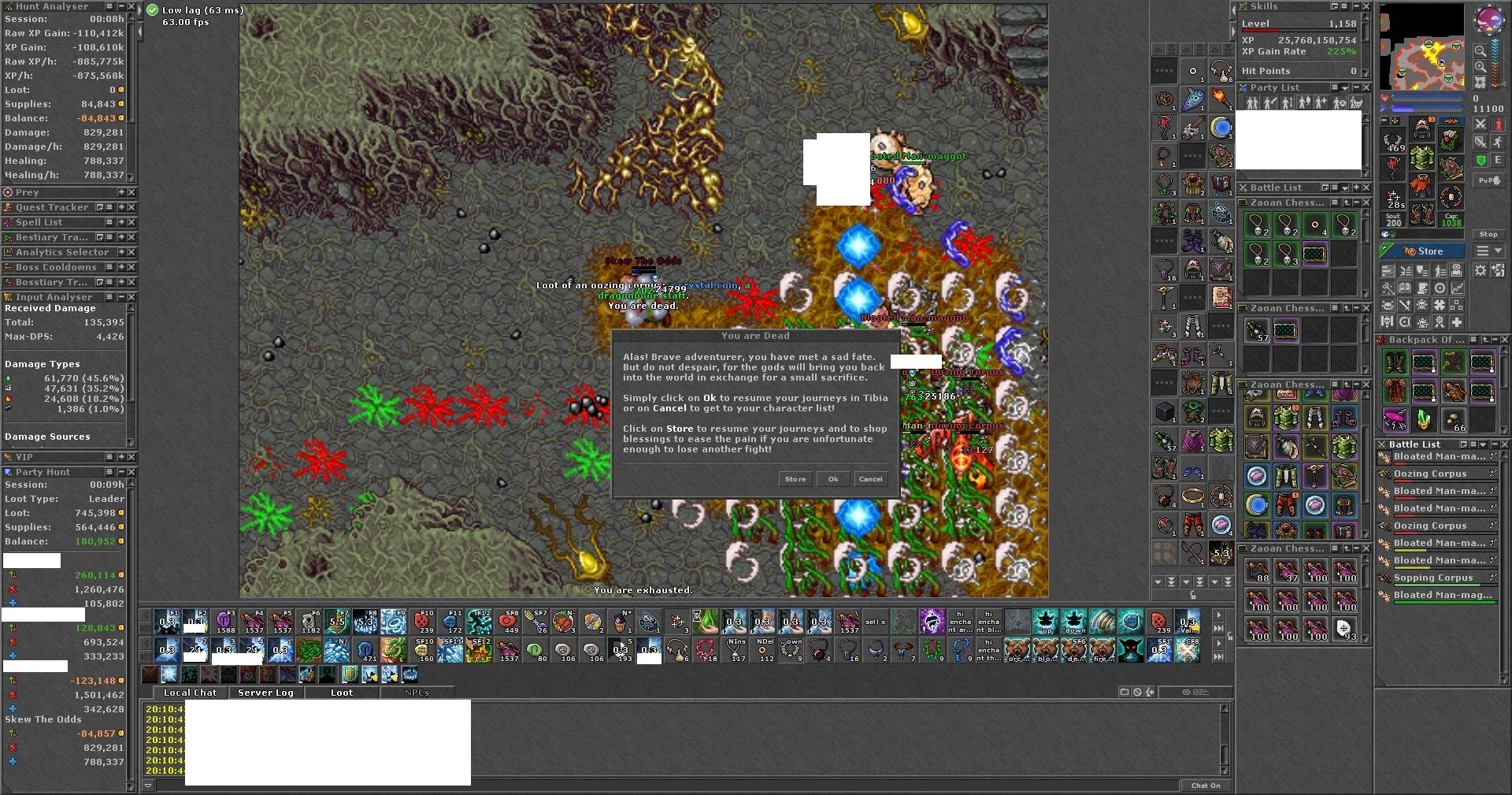
Task: Open Store from the death dialog
Action: point(795,479)
